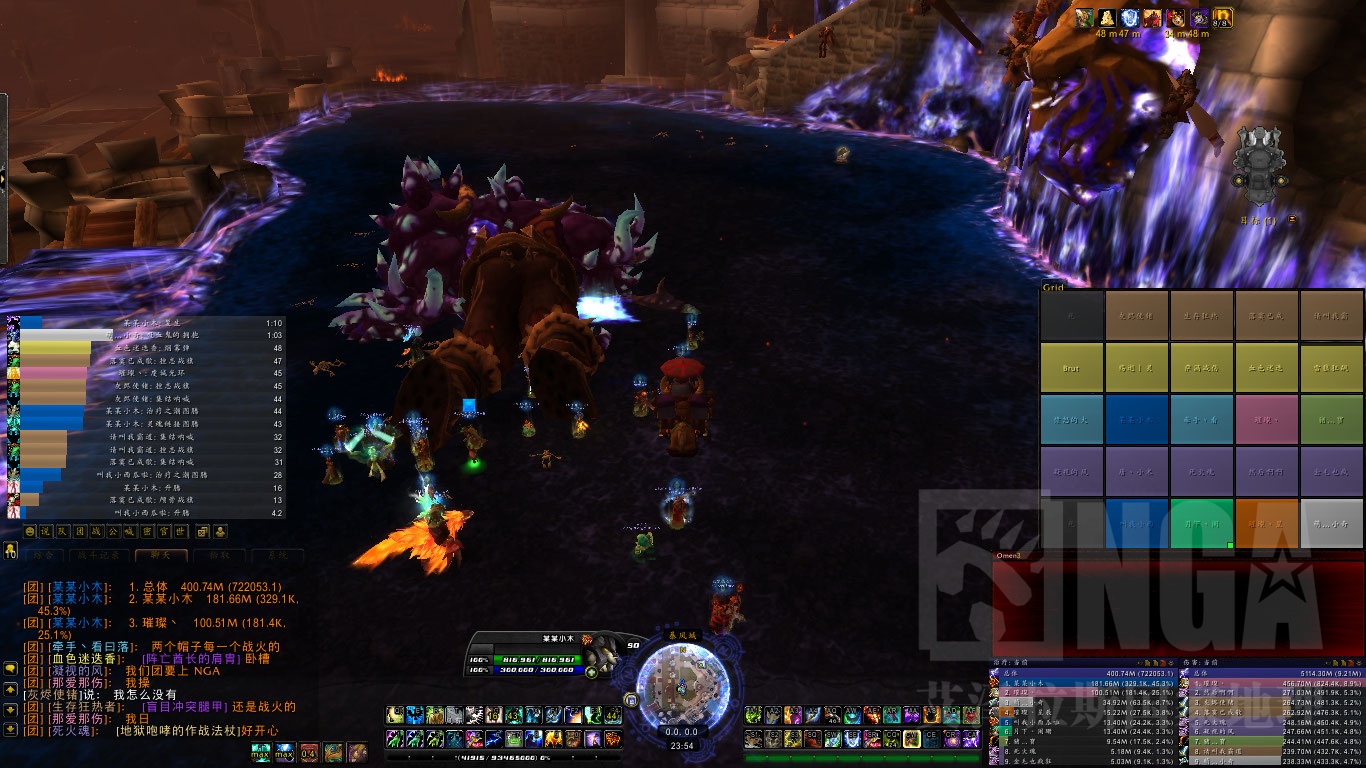This screenshot has height=768, width=1366.
Task: Toggle the 0.4 scale button at bottom left
Action: click(308, 752)
